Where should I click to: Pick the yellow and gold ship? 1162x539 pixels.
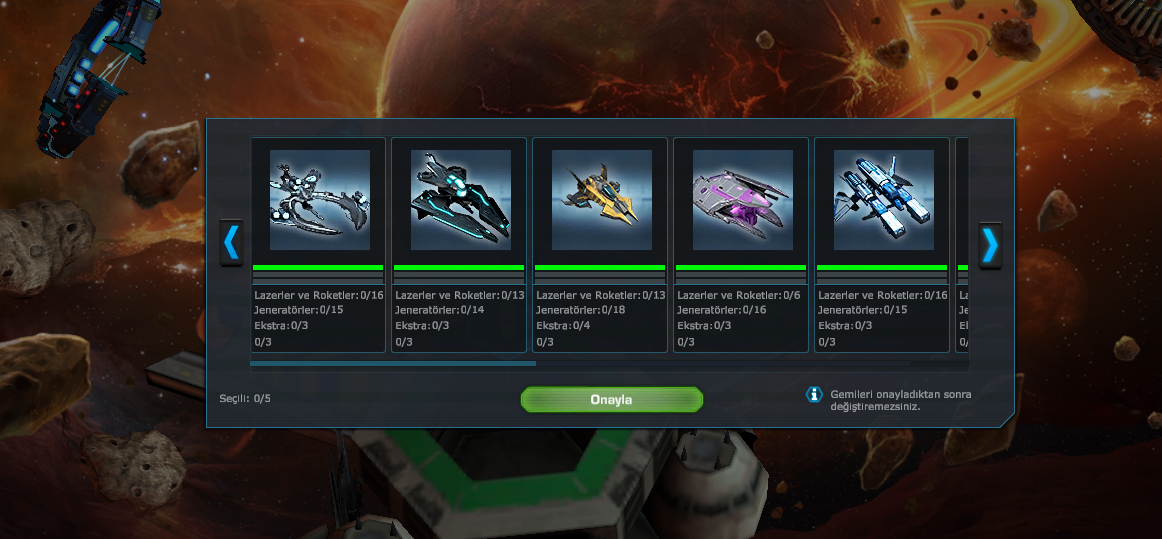[601, 200]
